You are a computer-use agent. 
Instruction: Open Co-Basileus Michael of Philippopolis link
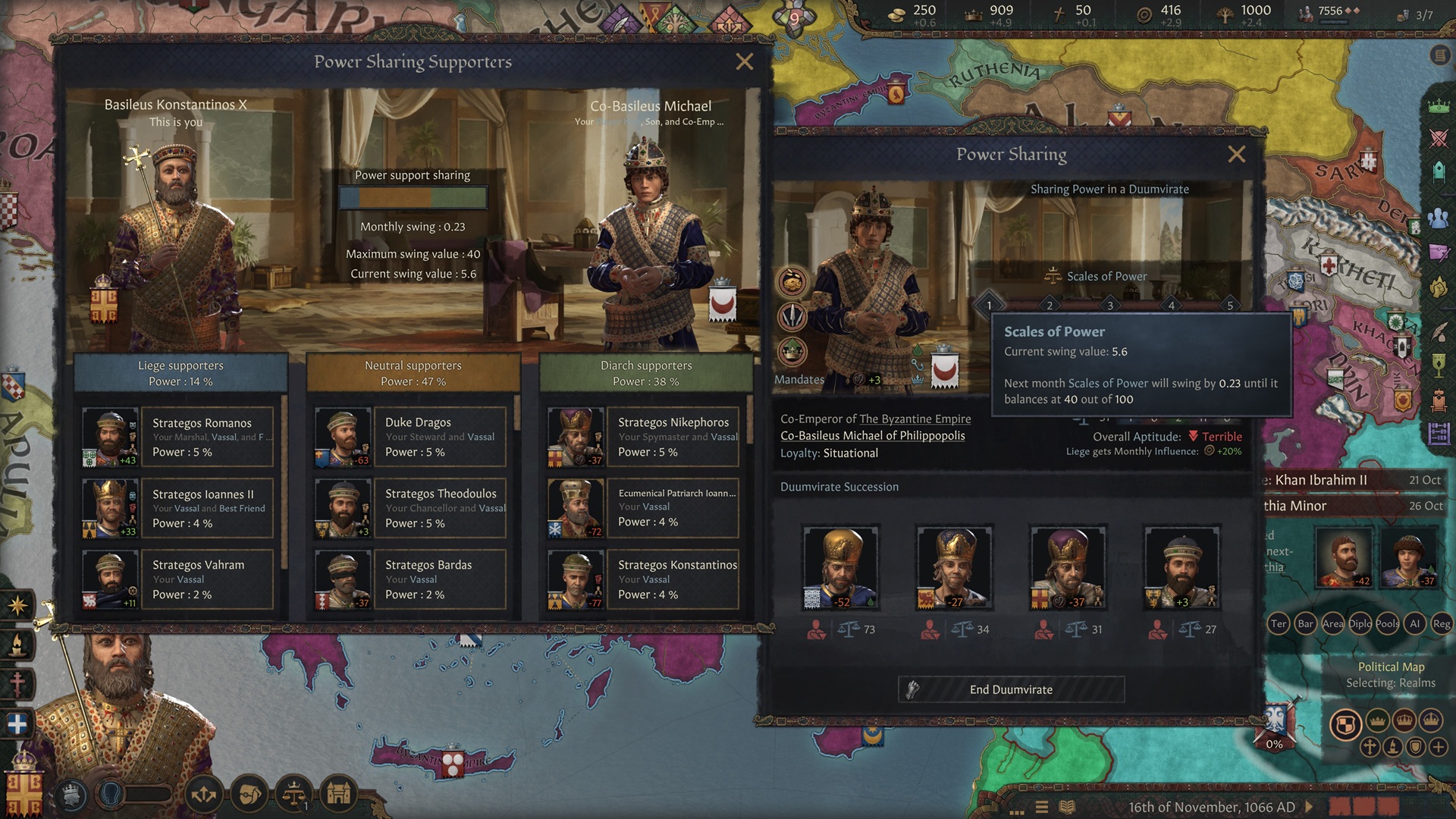click(872, 435)
